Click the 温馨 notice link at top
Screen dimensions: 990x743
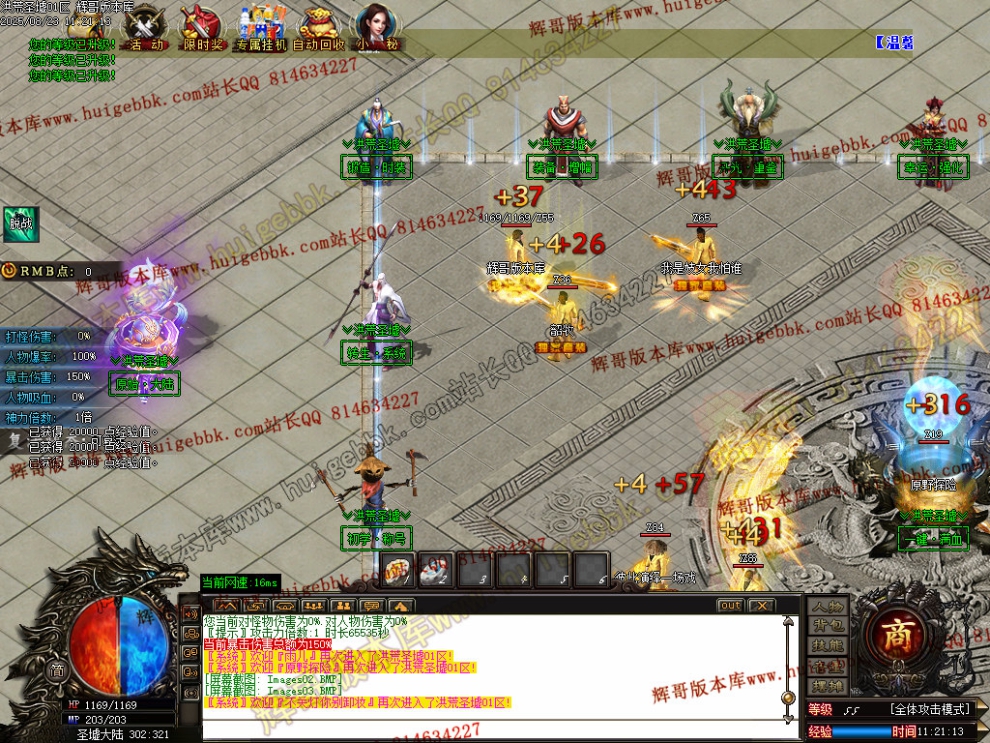[894, 43]
